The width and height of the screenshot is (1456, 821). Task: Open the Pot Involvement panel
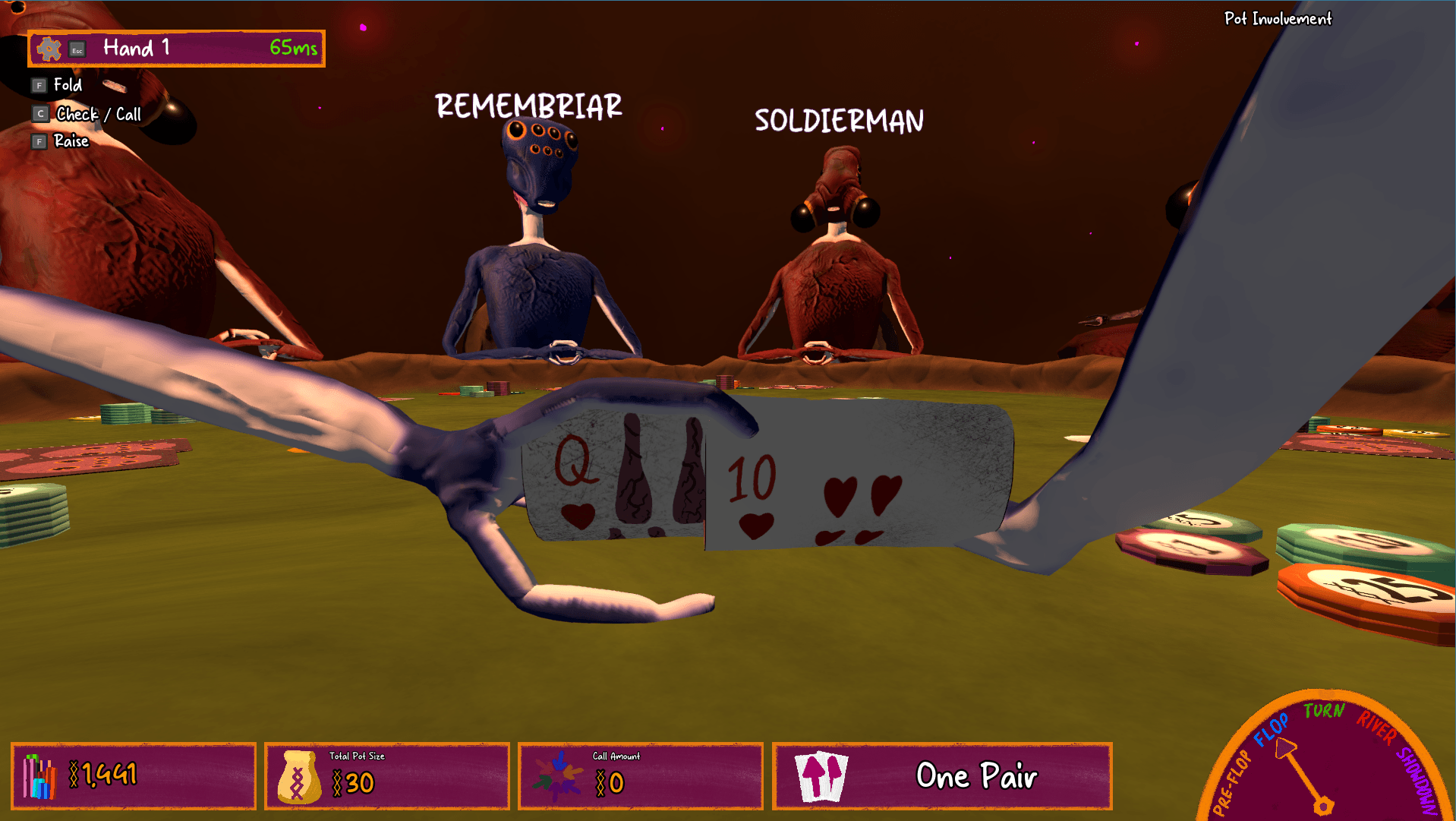tap(1277, 19)
